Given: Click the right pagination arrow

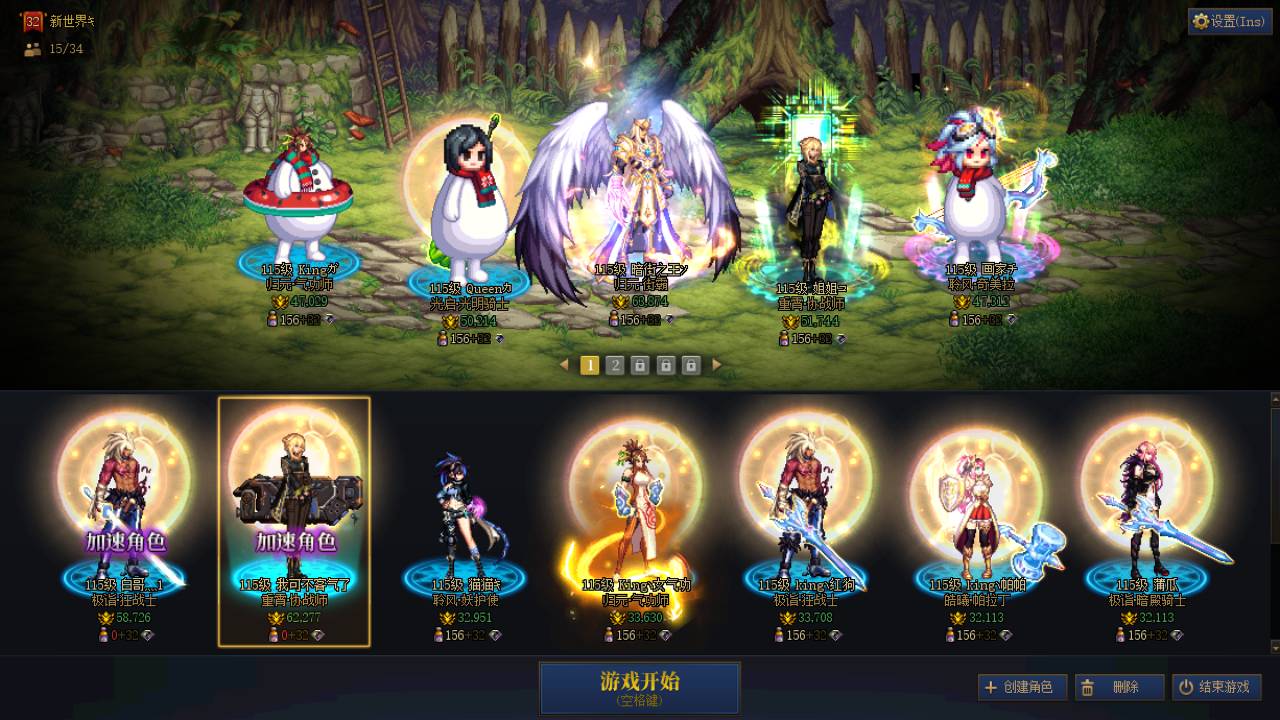Looking at the screenshot, I should tap(717, 366).
